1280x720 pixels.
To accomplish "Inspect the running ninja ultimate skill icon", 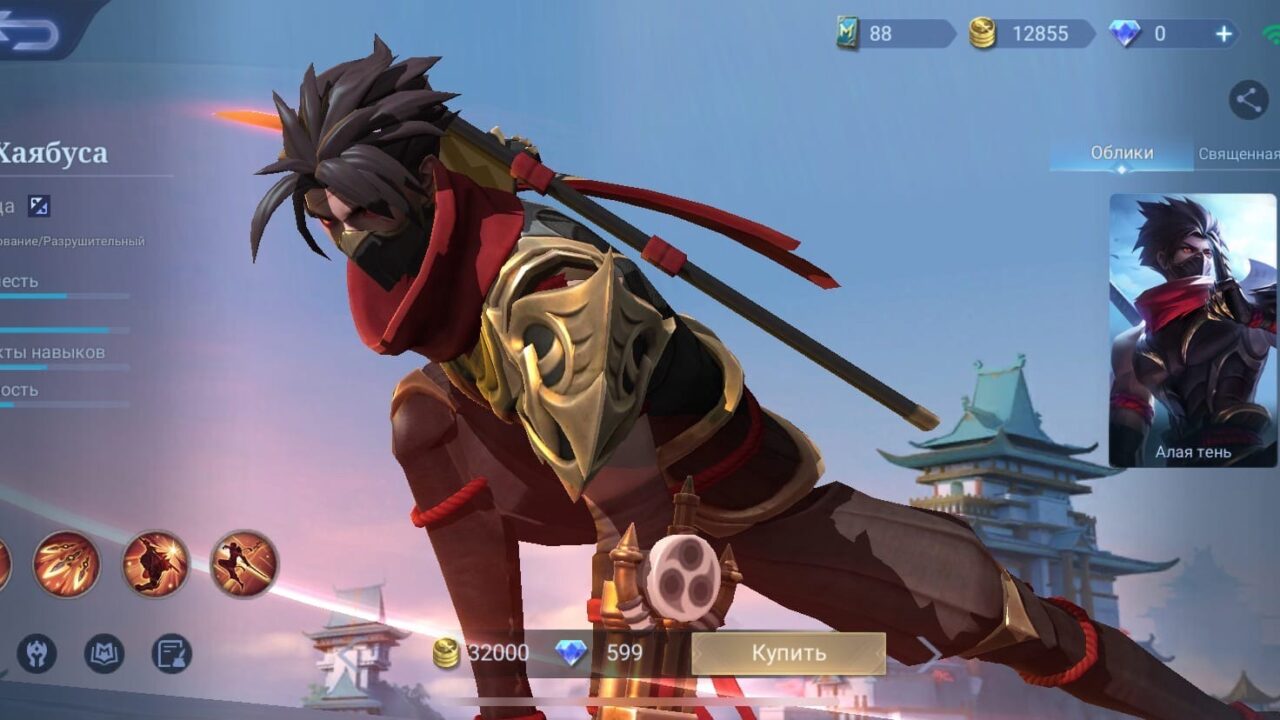I will coord(244,564).
